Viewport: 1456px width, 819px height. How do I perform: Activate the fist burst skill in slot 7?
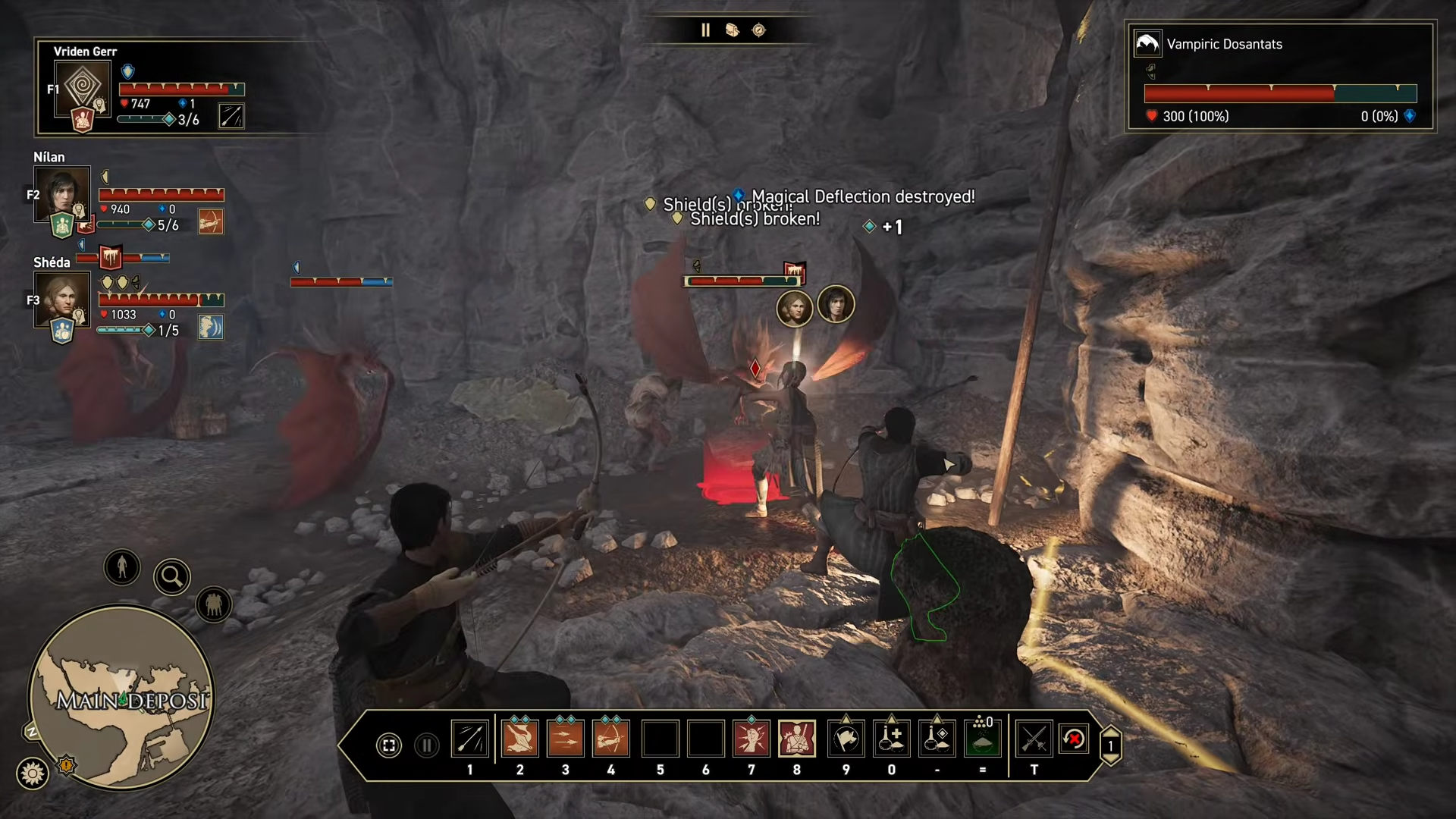click(752, 739)
